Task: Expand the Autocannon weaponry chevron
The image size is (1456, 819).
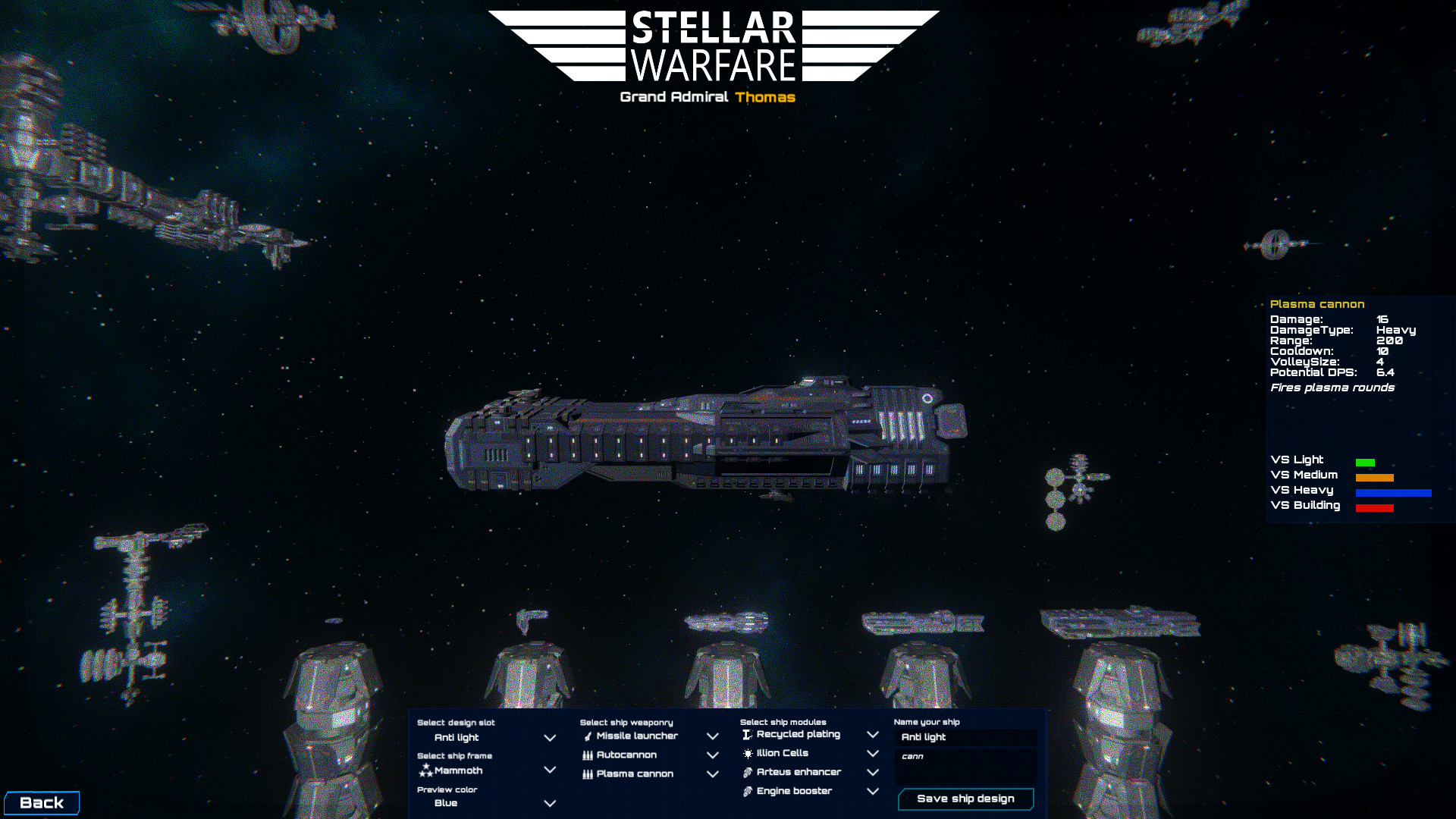Action: click(x=712, y=755)
